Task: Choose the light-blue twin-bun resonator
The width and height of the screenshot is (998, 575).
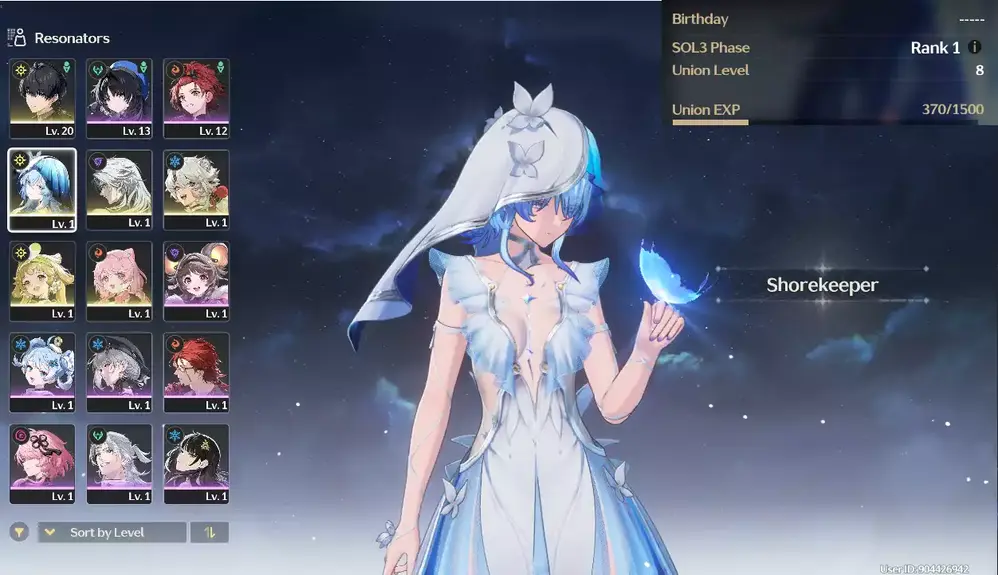Action: point(42,372)
